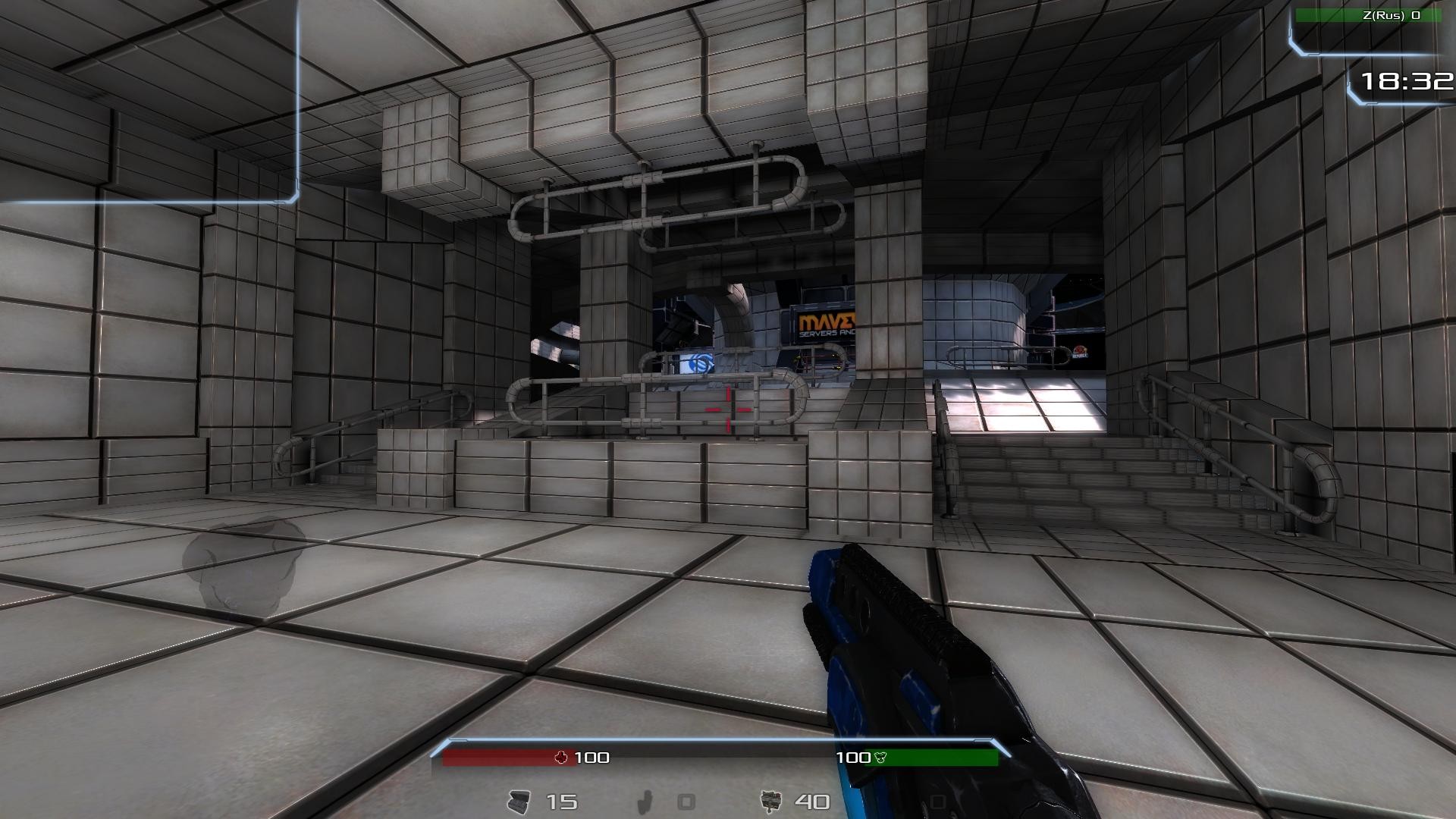Image resolution: width=1456 pixels, height=819 pixels.
Task: Click the Z(Rus) player score row
Action: (x=1368, y=15)
